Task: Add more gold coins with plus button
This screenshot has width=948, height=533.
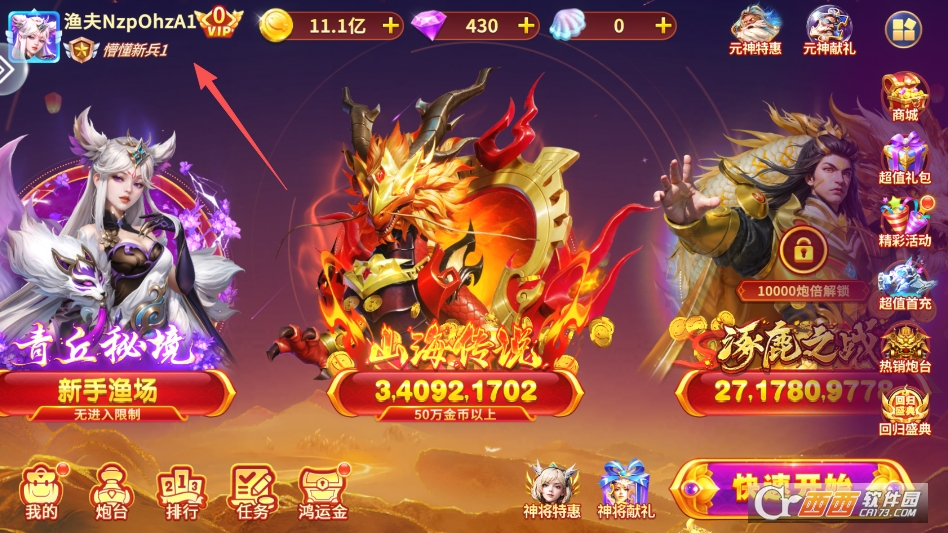Action: point(390,26)
